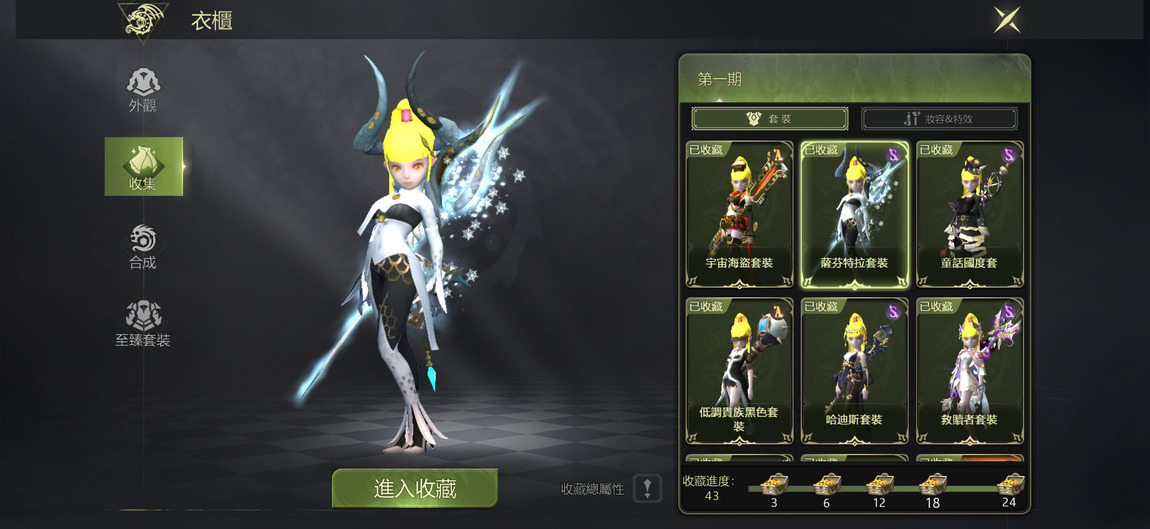Select the 救贖者套裝 outfit card
This screenshot has height=529, width=1150.
click(x=969, y=370)
